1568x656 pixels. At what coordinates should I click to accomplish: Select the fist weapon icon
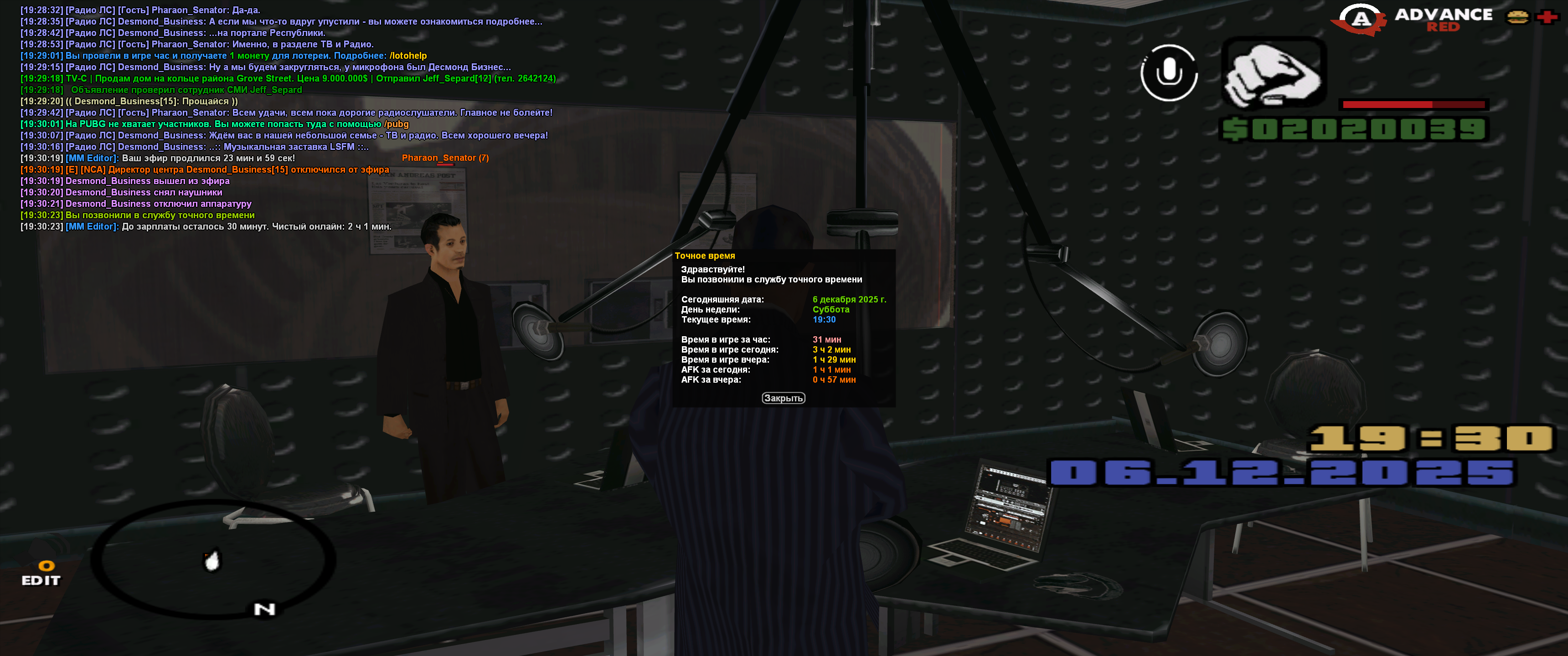(x=1274, y=73)
